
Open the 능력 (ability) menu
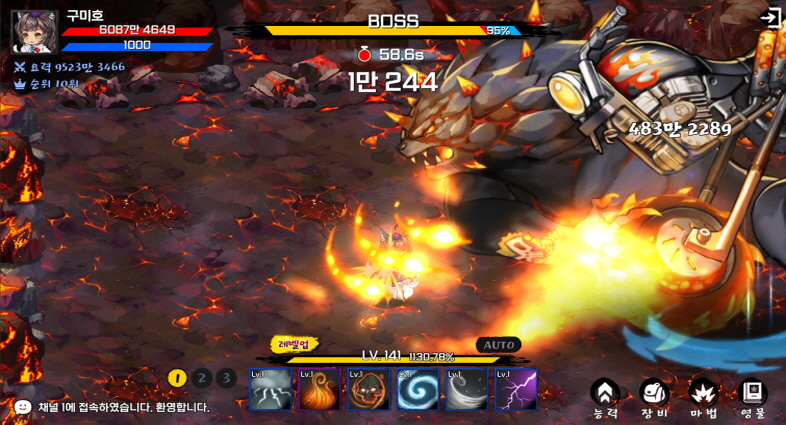[604, 396]
